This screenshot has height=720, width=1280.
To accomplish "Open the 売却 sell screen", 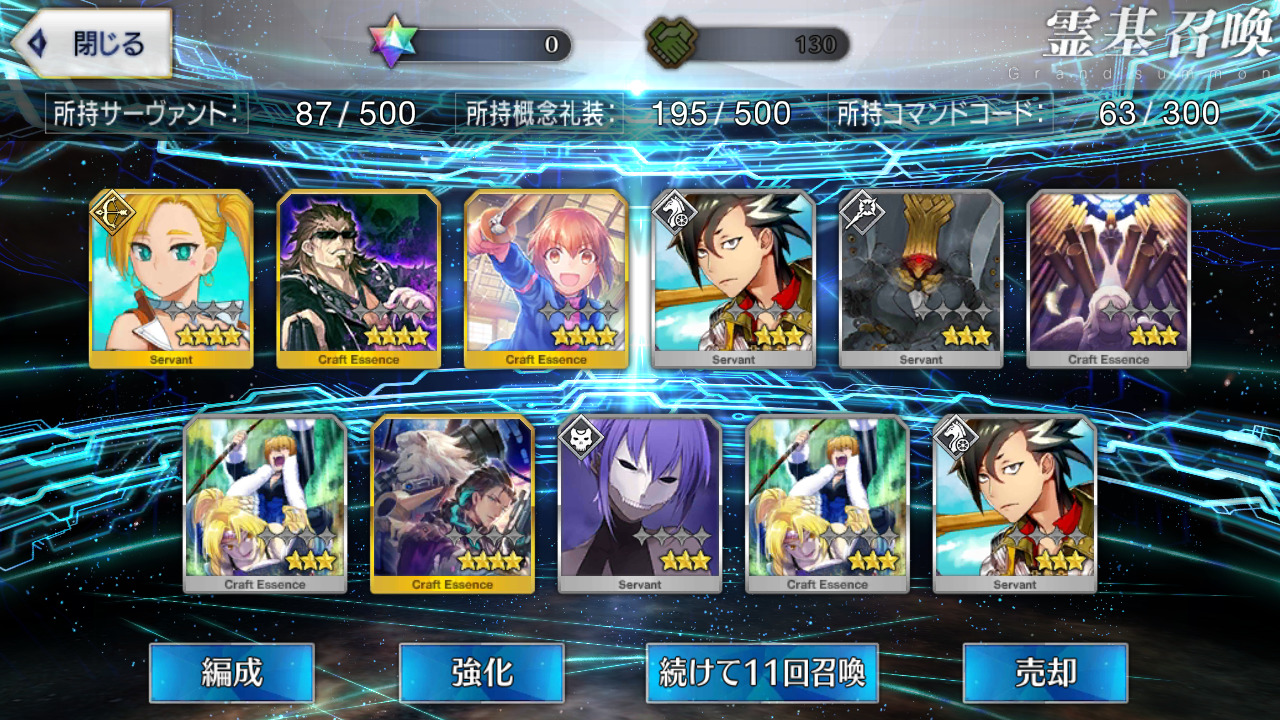I will 1044,673.
